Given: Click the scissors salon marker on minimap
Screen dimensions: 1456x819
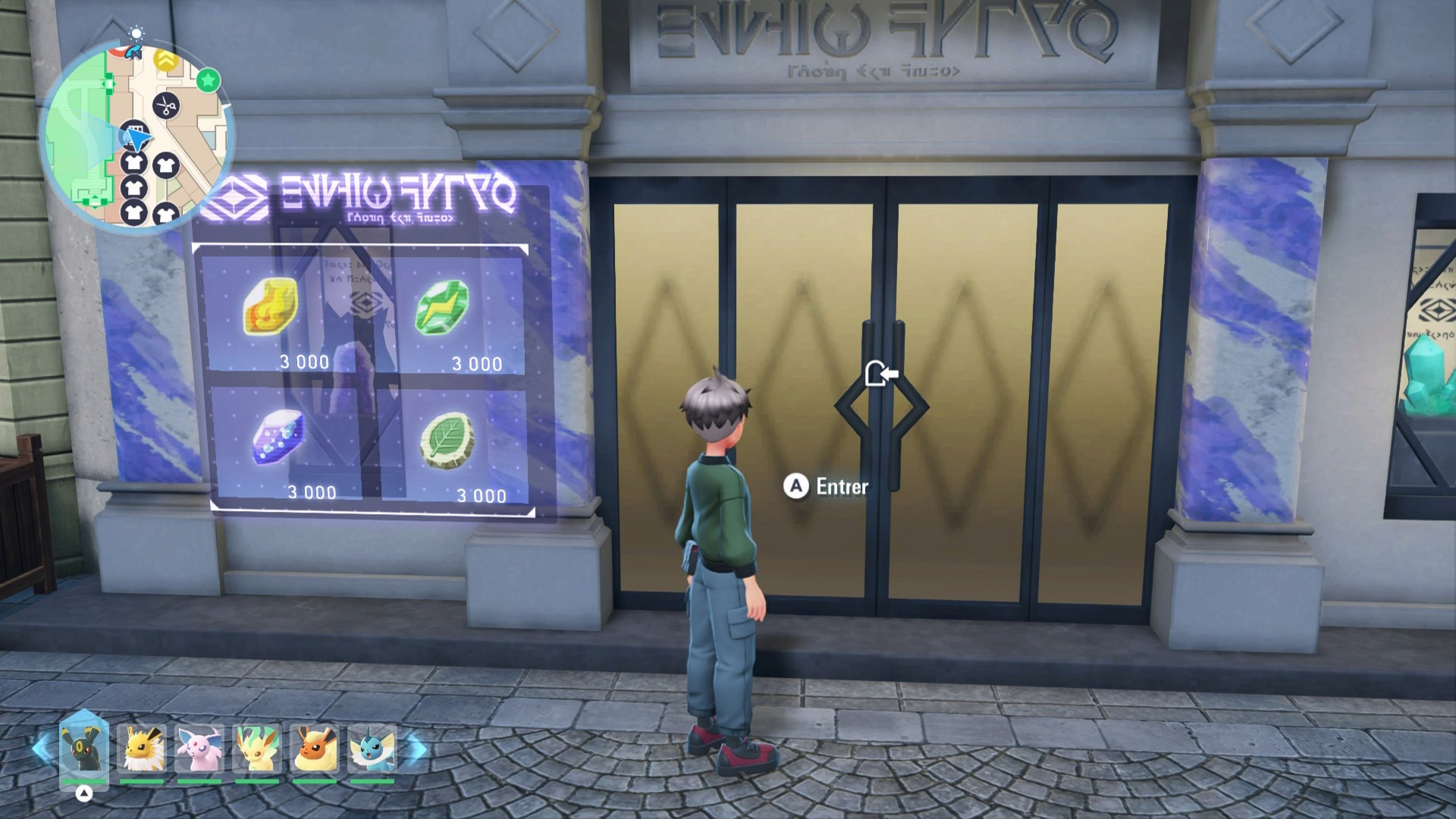Looking at the screenshot, I should (x=166, y=105).
